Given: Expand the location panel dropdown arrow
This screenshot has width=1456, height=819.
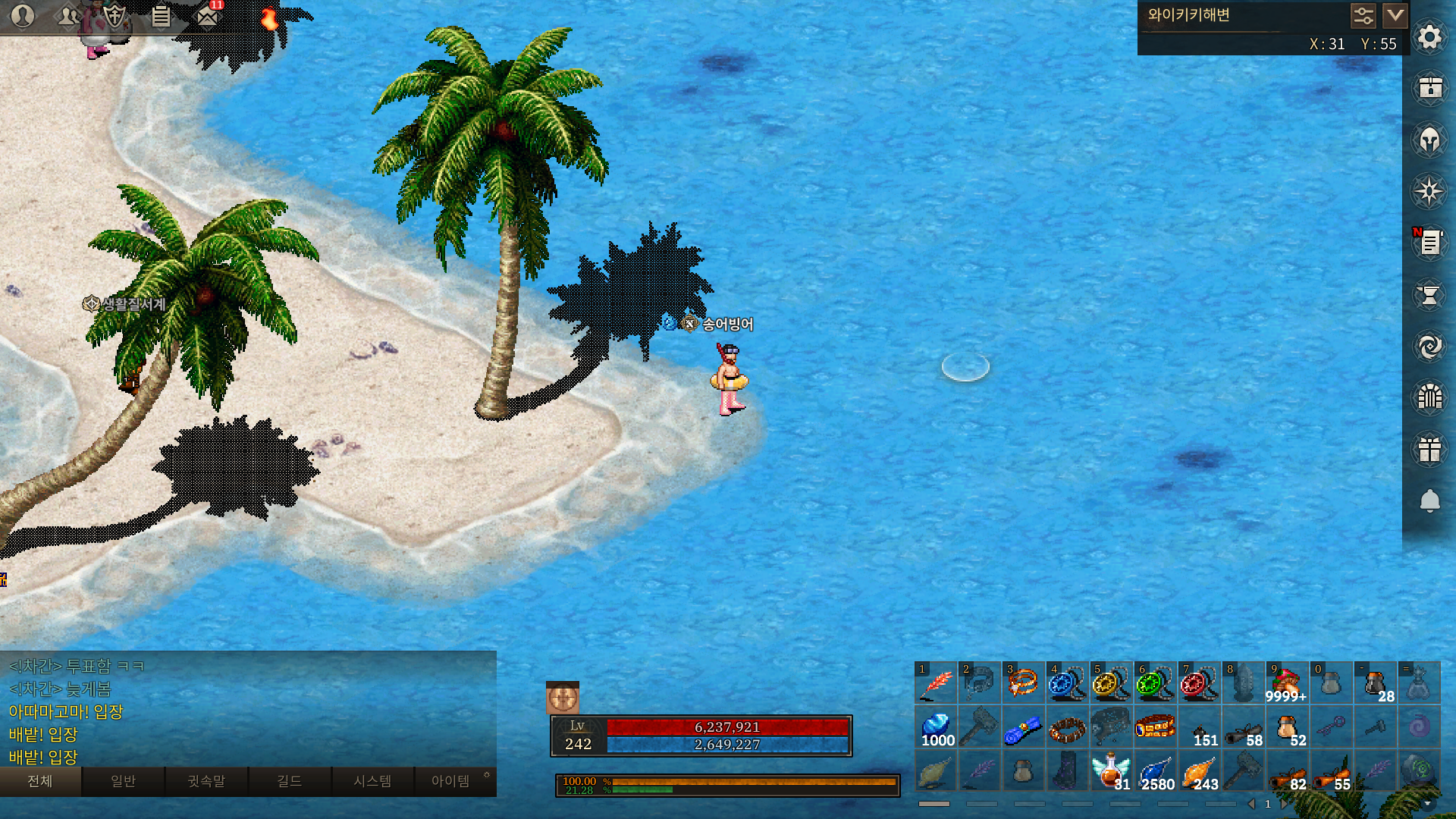Looking at the screenshot, I should click(x=1395, y=15).
